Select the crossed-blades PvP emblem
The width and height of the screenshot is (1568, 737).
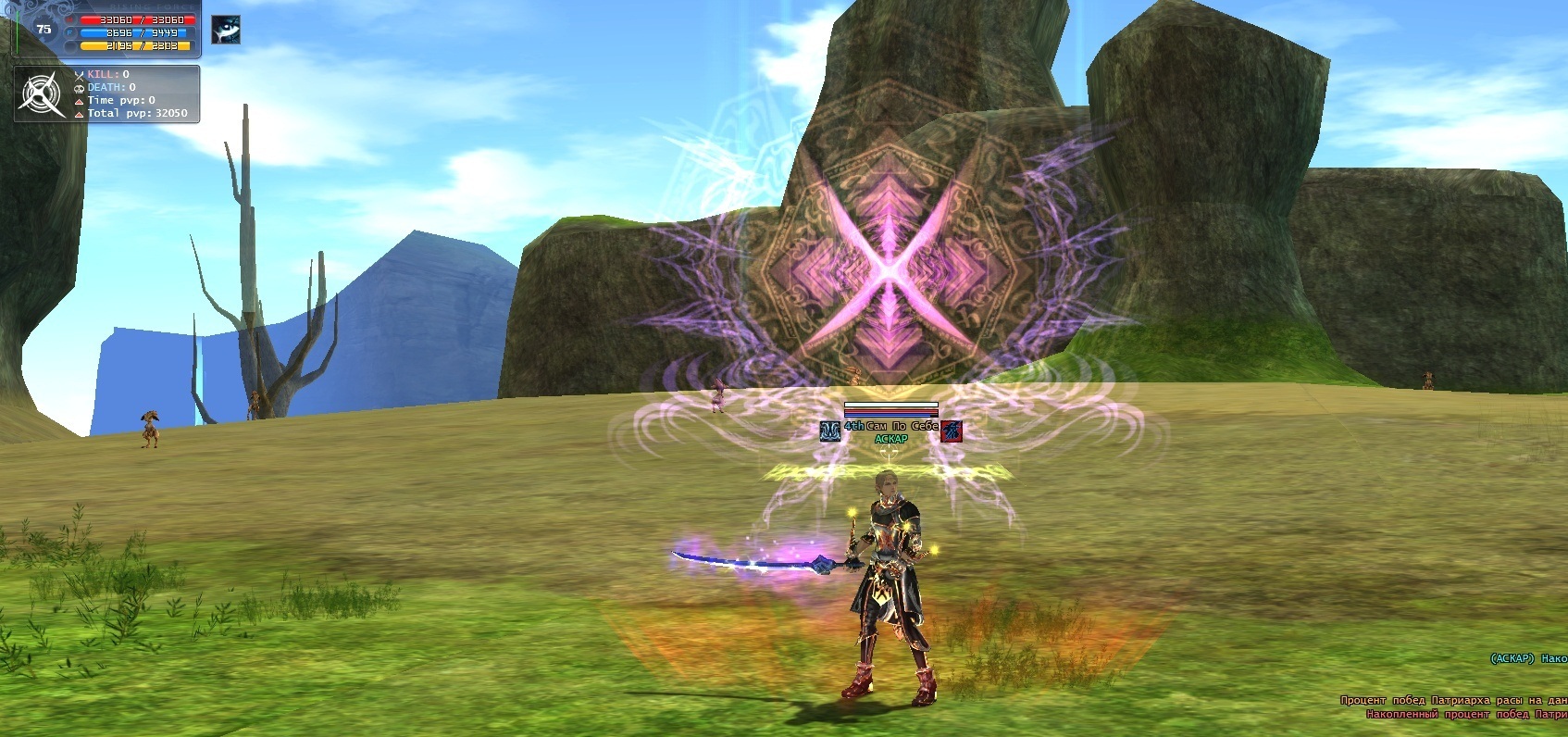pos(43,94)
